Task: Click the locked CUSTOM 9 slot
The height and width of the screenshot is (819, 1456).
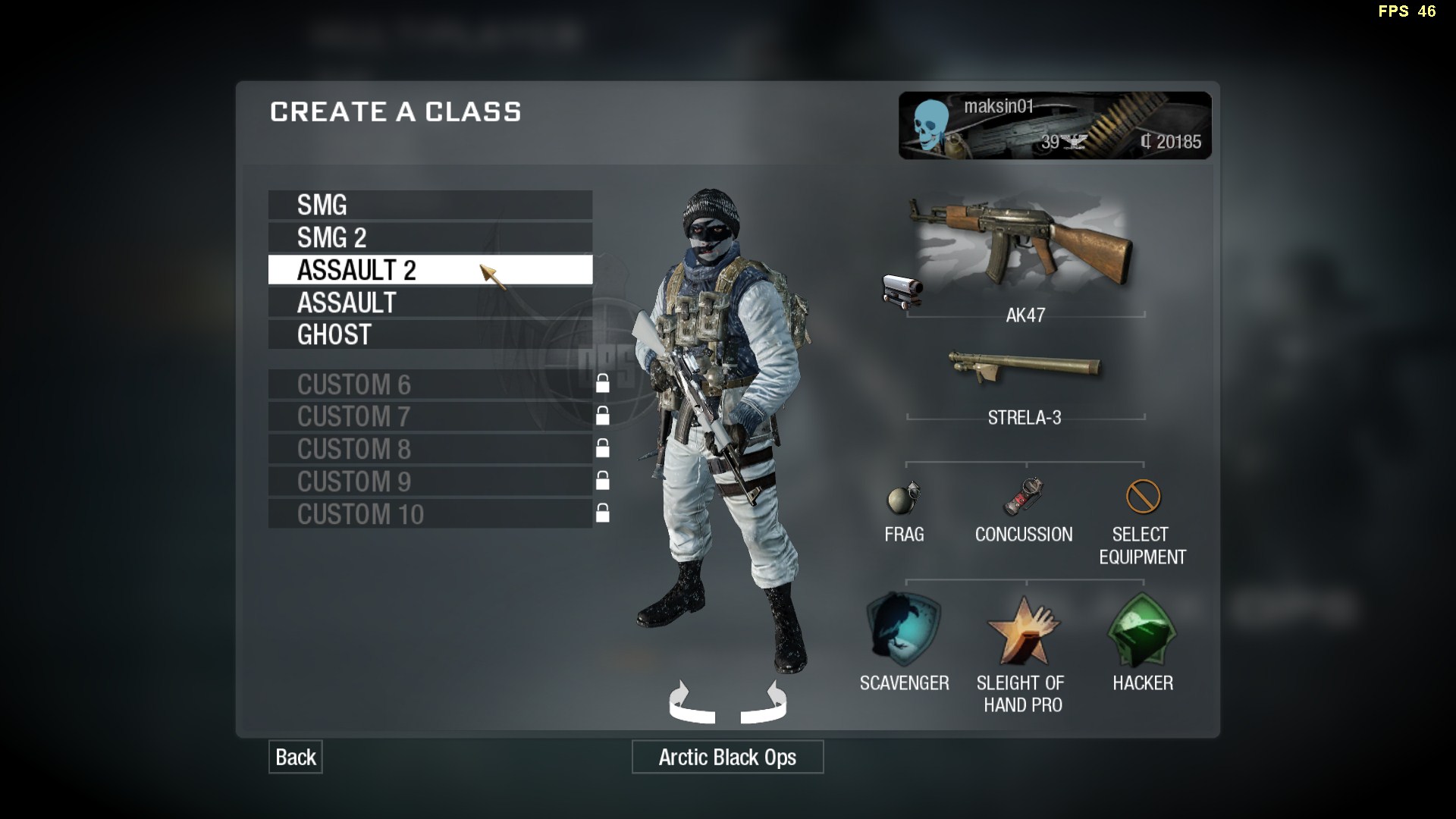Action: click(x=430, y=482)
